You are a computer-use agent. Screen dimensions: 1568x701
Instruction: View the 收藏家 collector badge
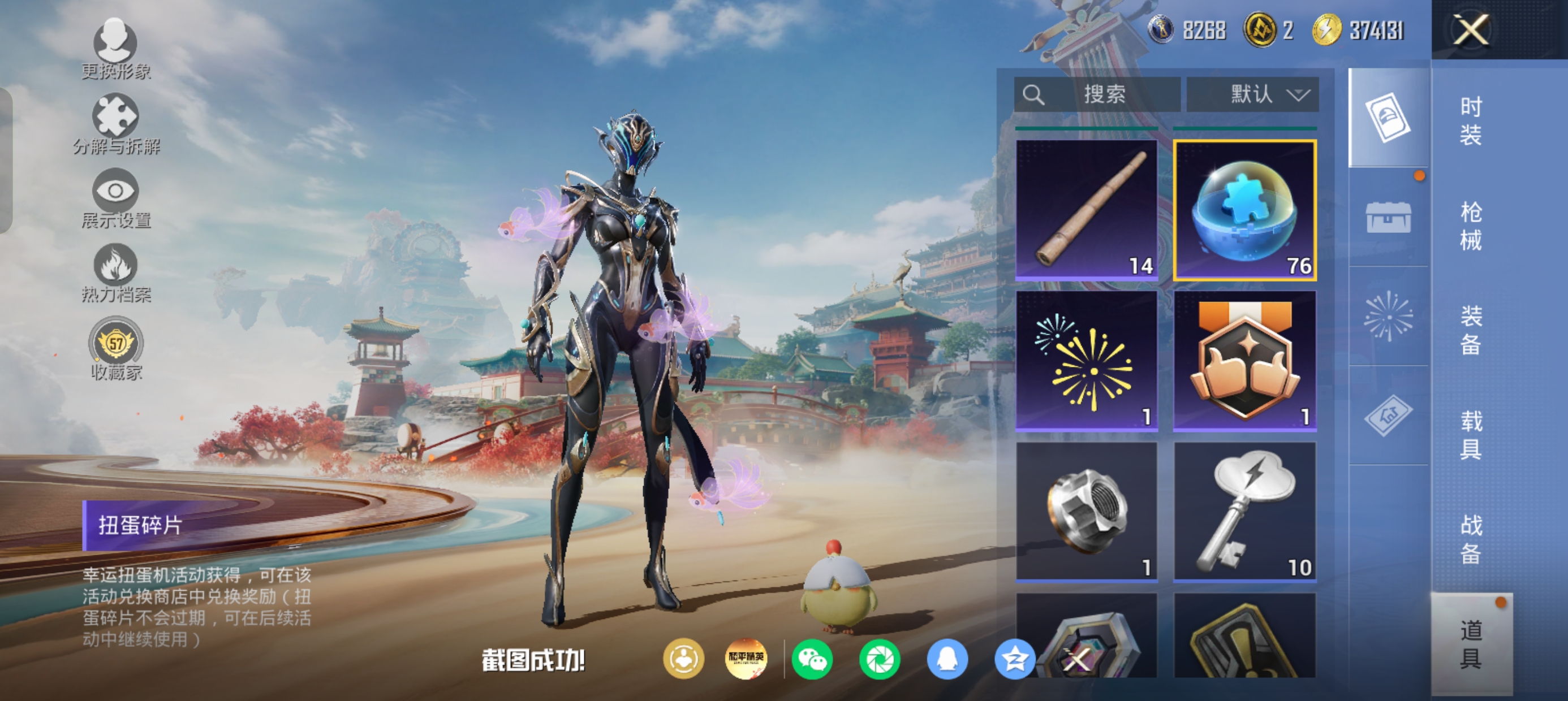tap(115, 348)
